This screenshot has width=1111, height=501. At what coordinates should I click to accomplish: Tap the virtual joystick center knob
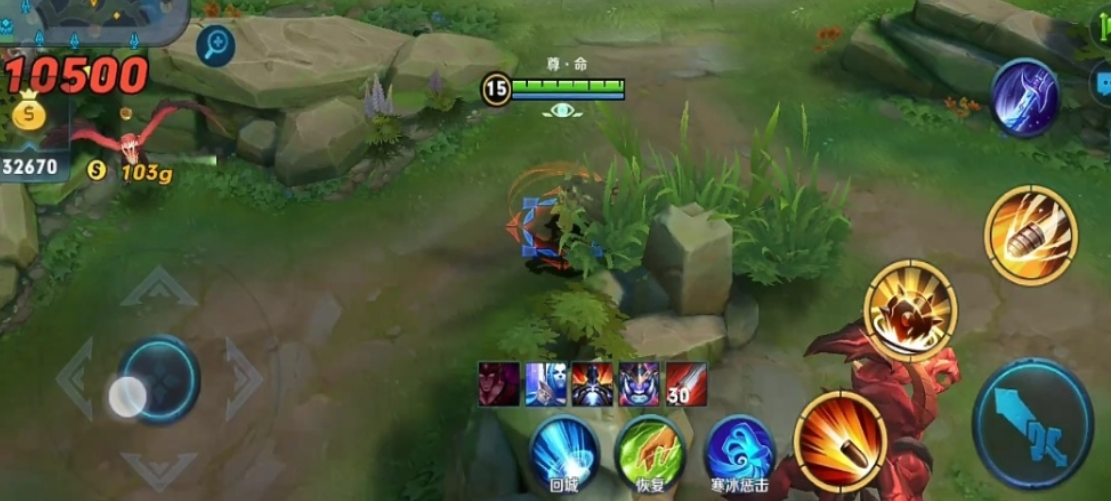[128, 397]
